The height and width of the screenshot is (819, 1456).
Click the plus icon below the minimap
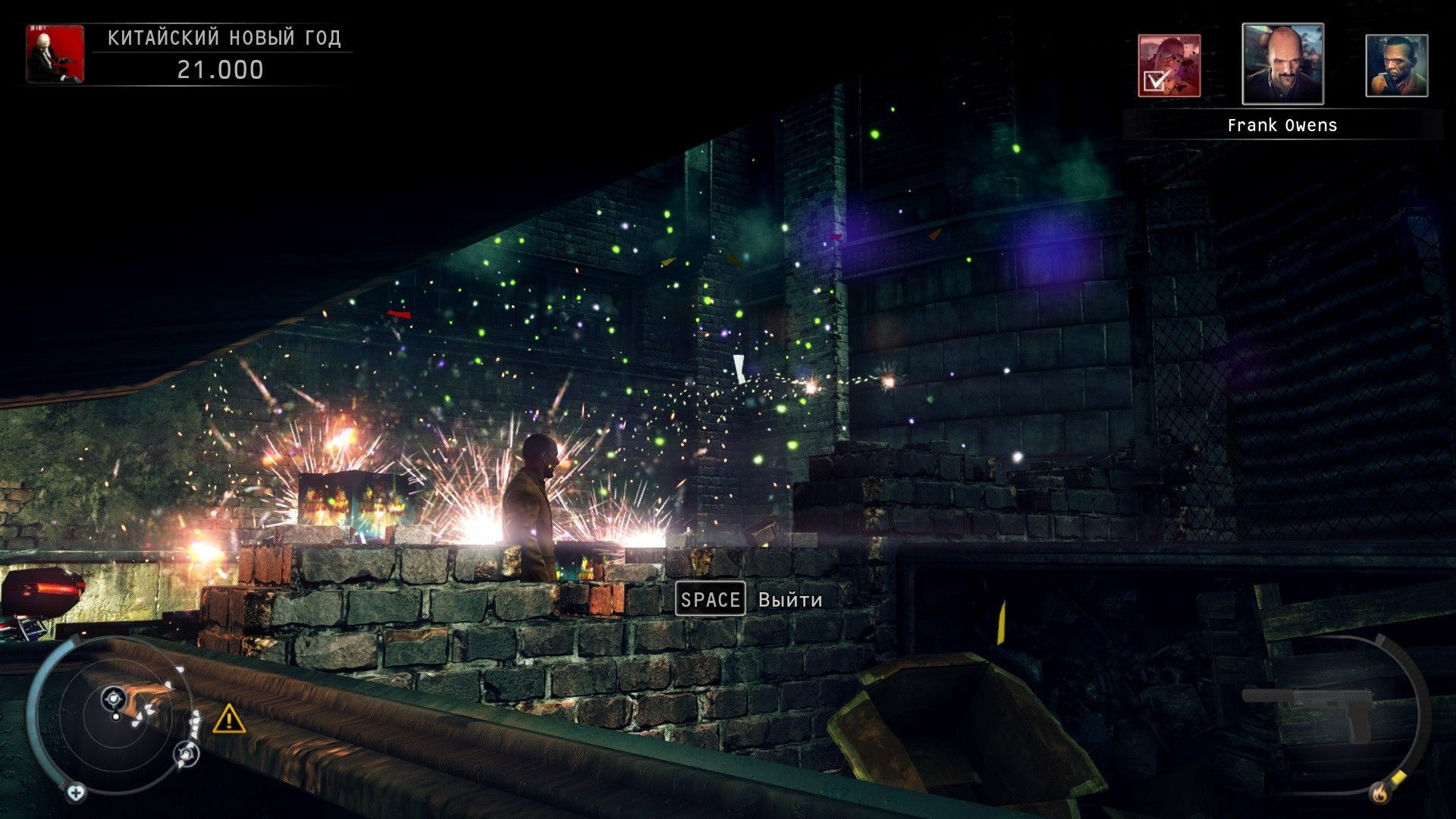75,793
